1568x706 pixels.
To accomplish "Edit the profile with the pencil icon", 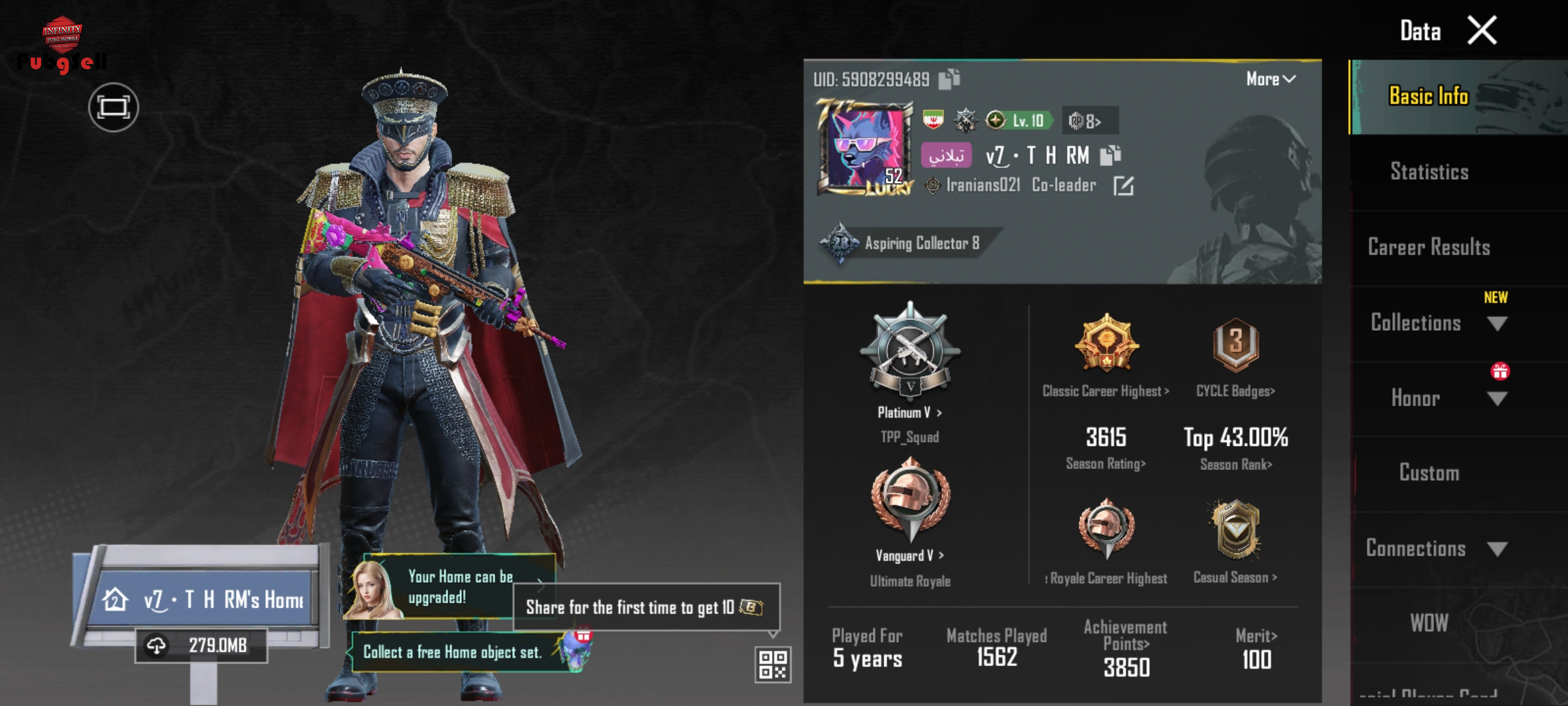I will point(1123,186).
